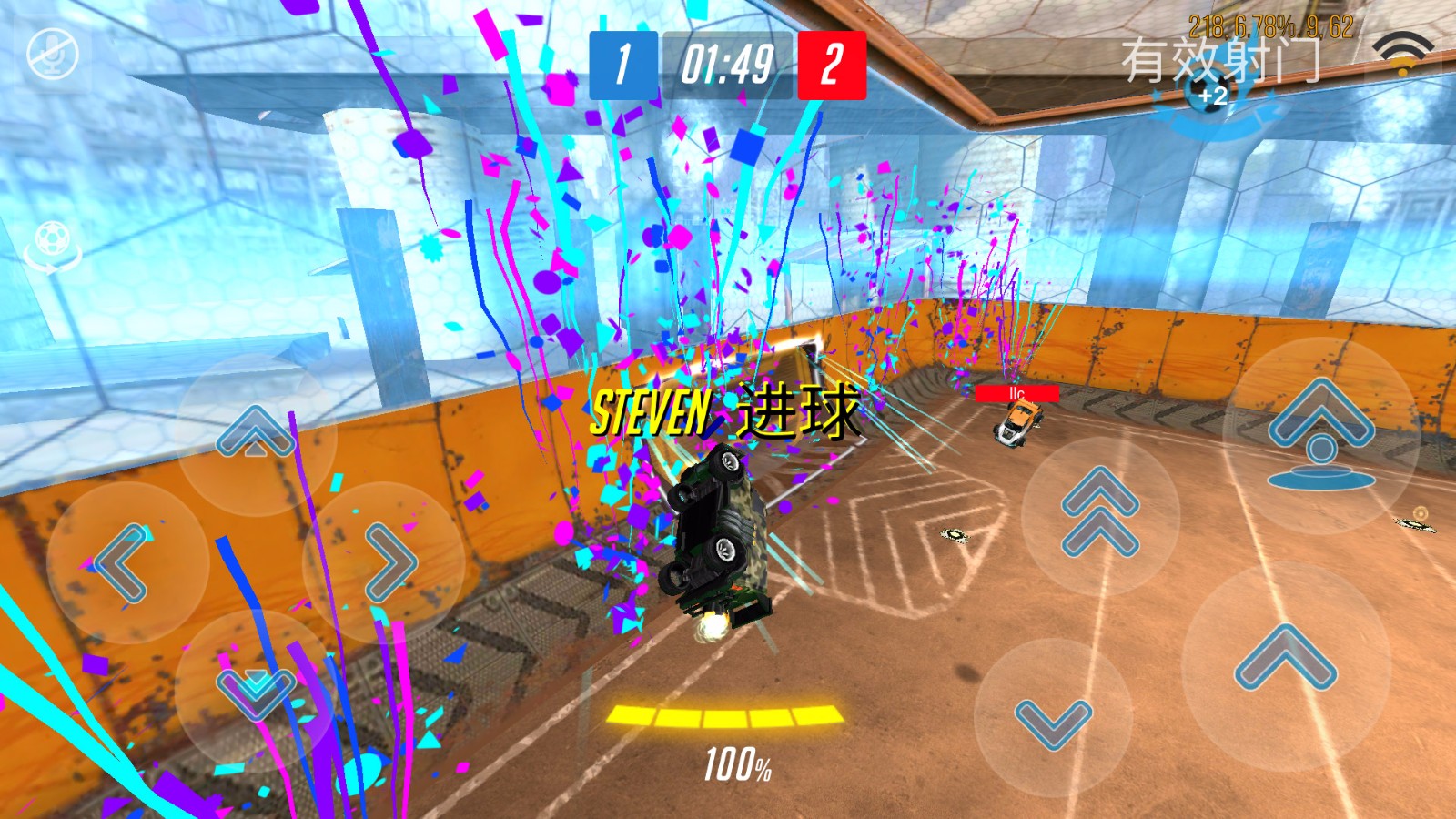Tap the directional pad's up arrow
The width and height of the screenshot is (1456, 819).
pos(256,434)
